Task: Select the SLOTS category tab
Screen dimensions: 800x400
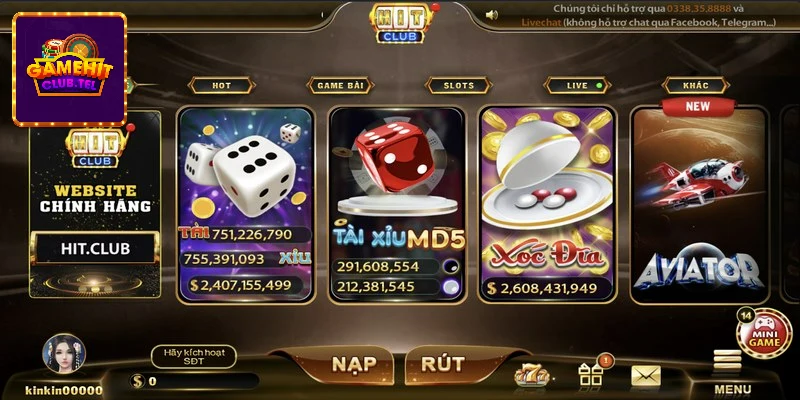Action: (x=457, y=86)
